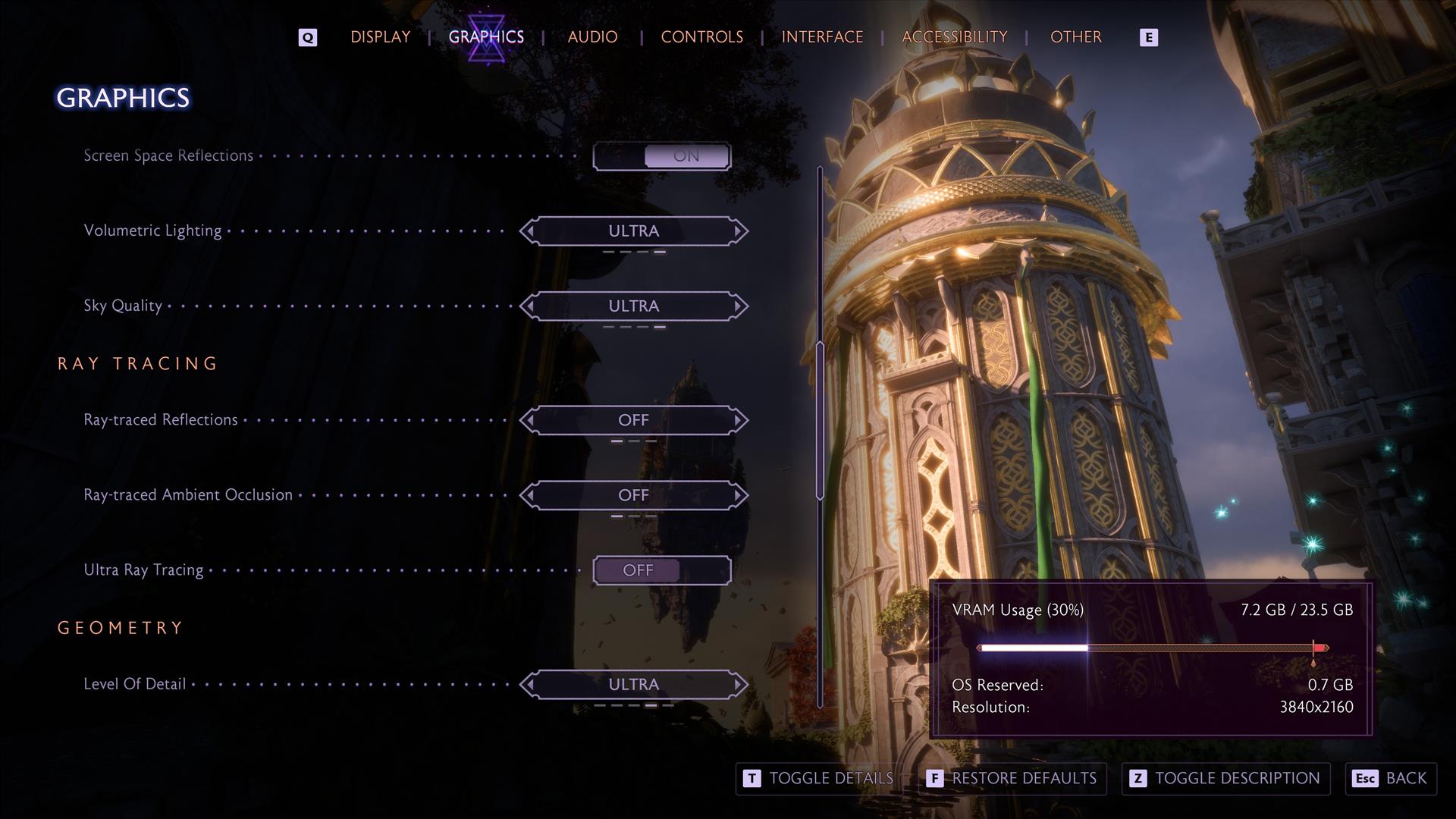Toggle Screen Space Reflections off

[661, 156]
